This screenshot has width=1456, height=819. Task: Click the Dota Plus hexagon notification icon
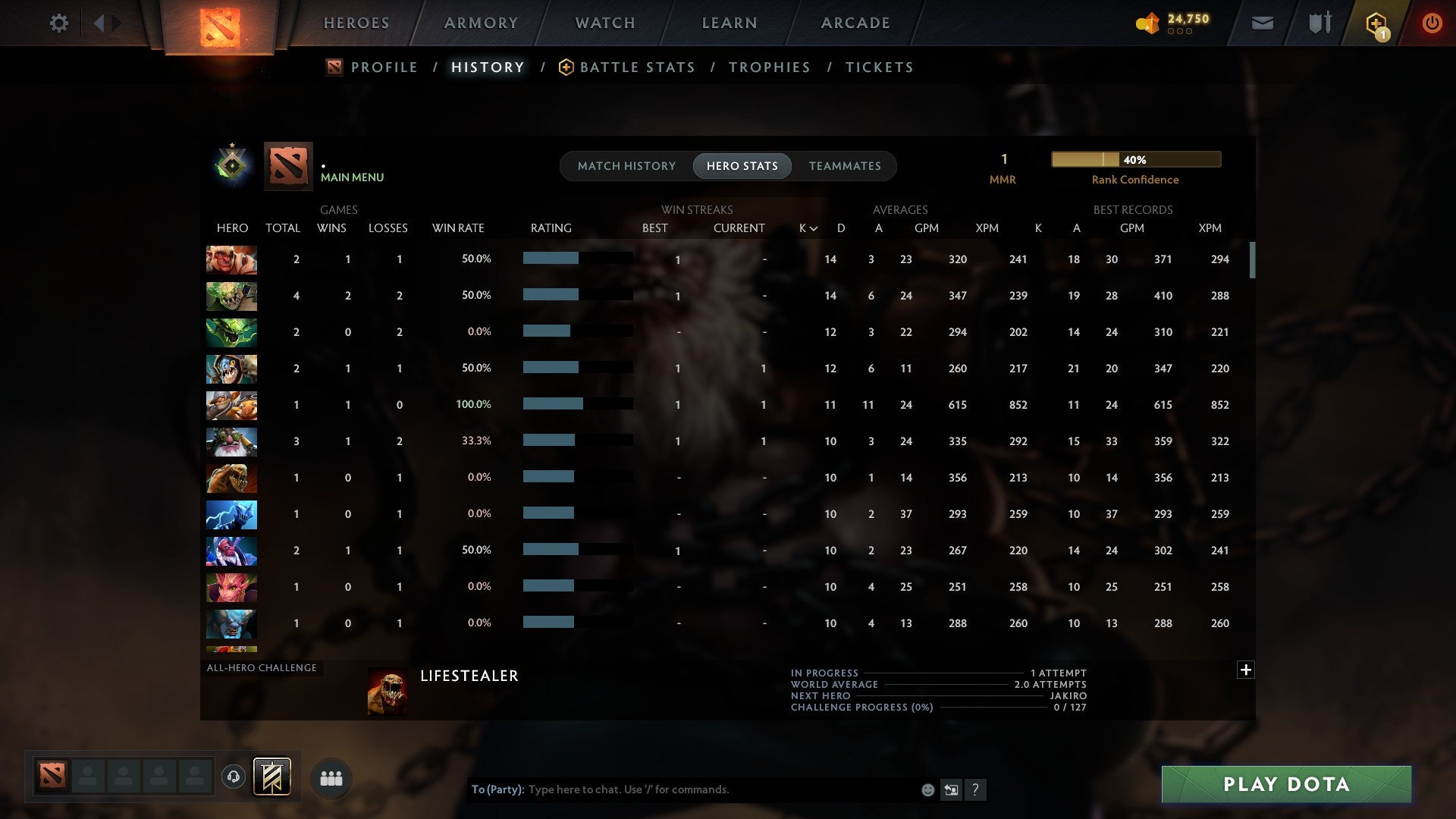1376,23
